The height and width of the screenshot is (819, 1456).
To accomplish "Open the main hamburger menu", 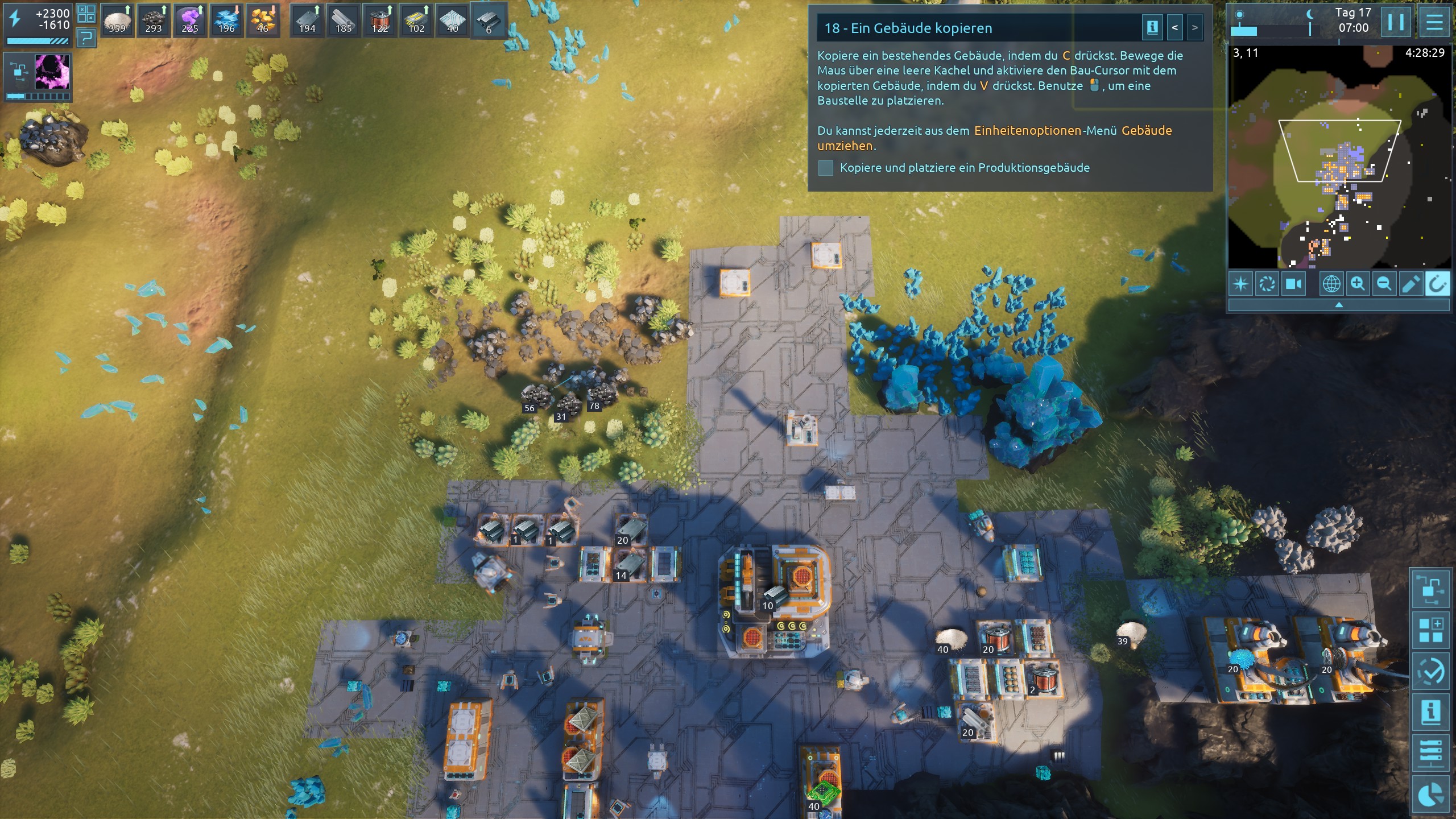I will [x=1434, y=23].
